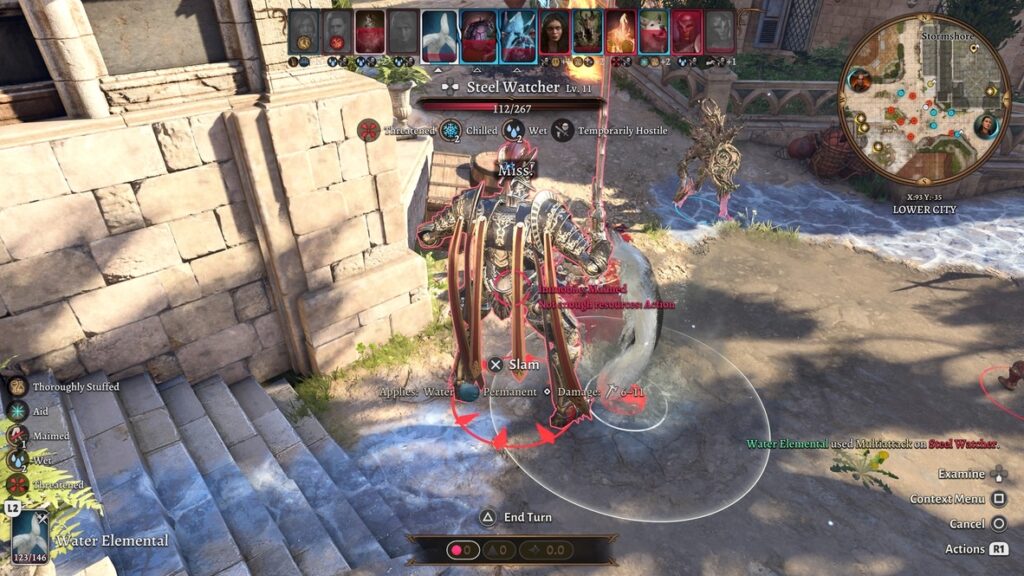
Task: Pick the dark-haired woman portrait in turn order
Action: (554, 31)
